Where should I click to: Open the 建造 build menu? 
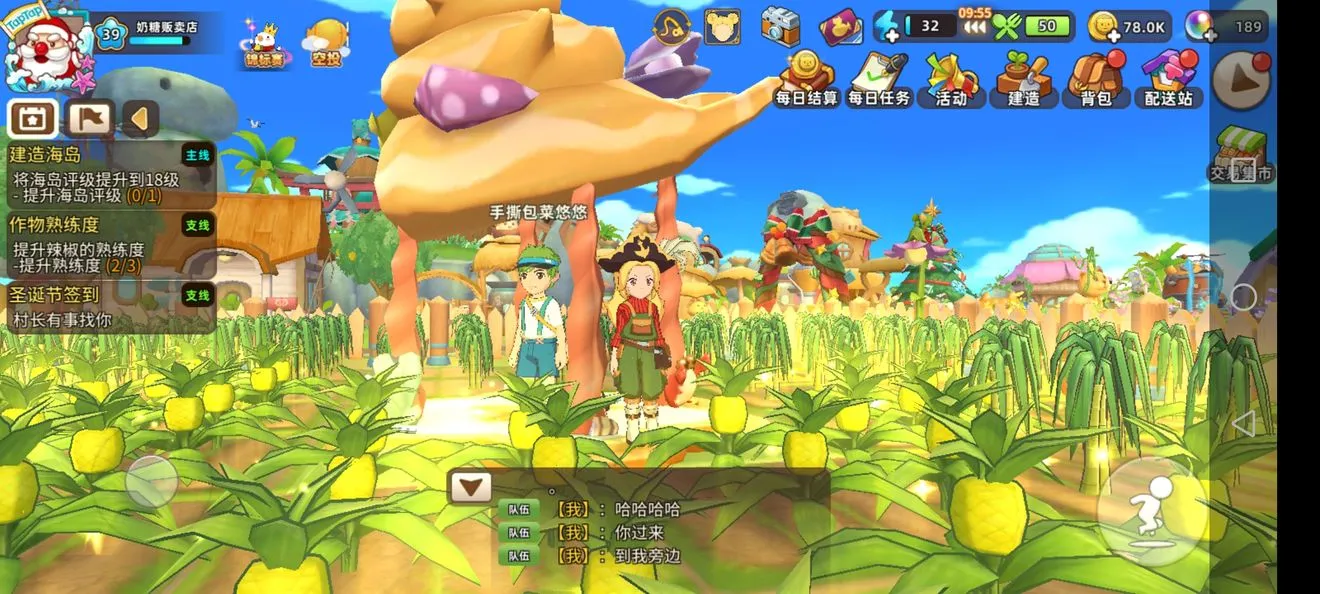point(1023,78)
